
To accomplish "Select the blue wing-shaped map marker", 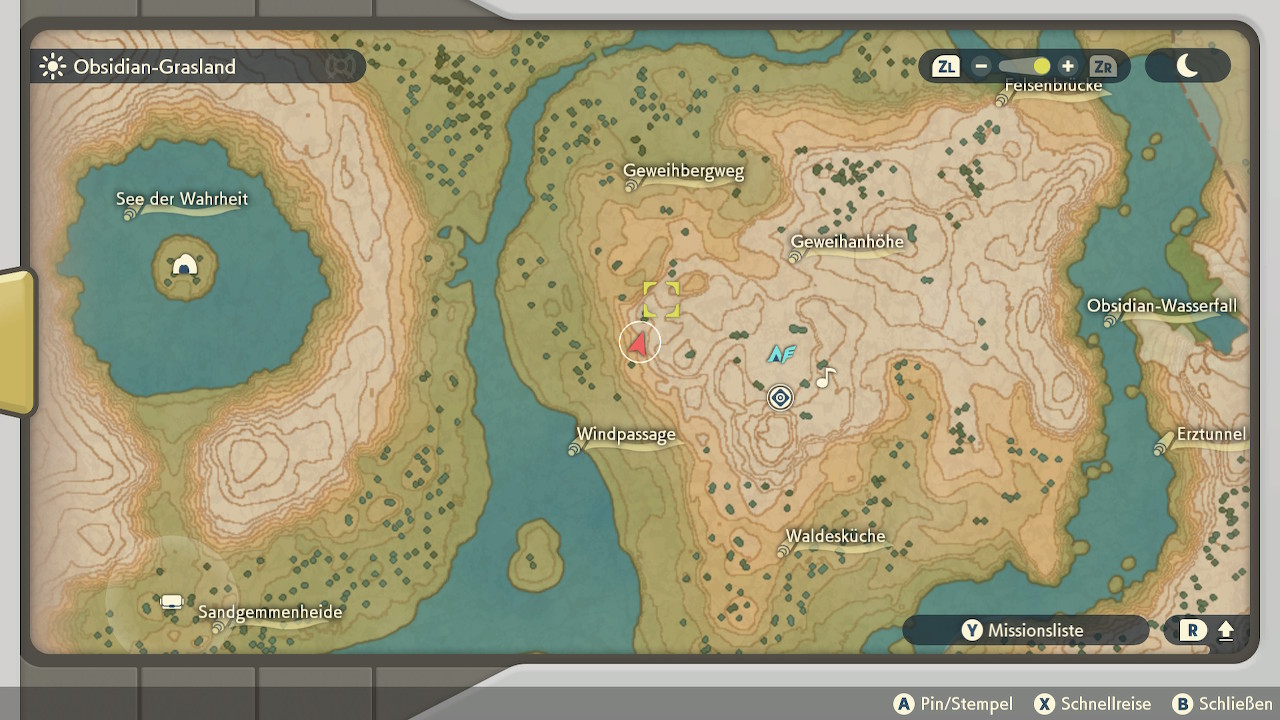I will click(781, 353).
